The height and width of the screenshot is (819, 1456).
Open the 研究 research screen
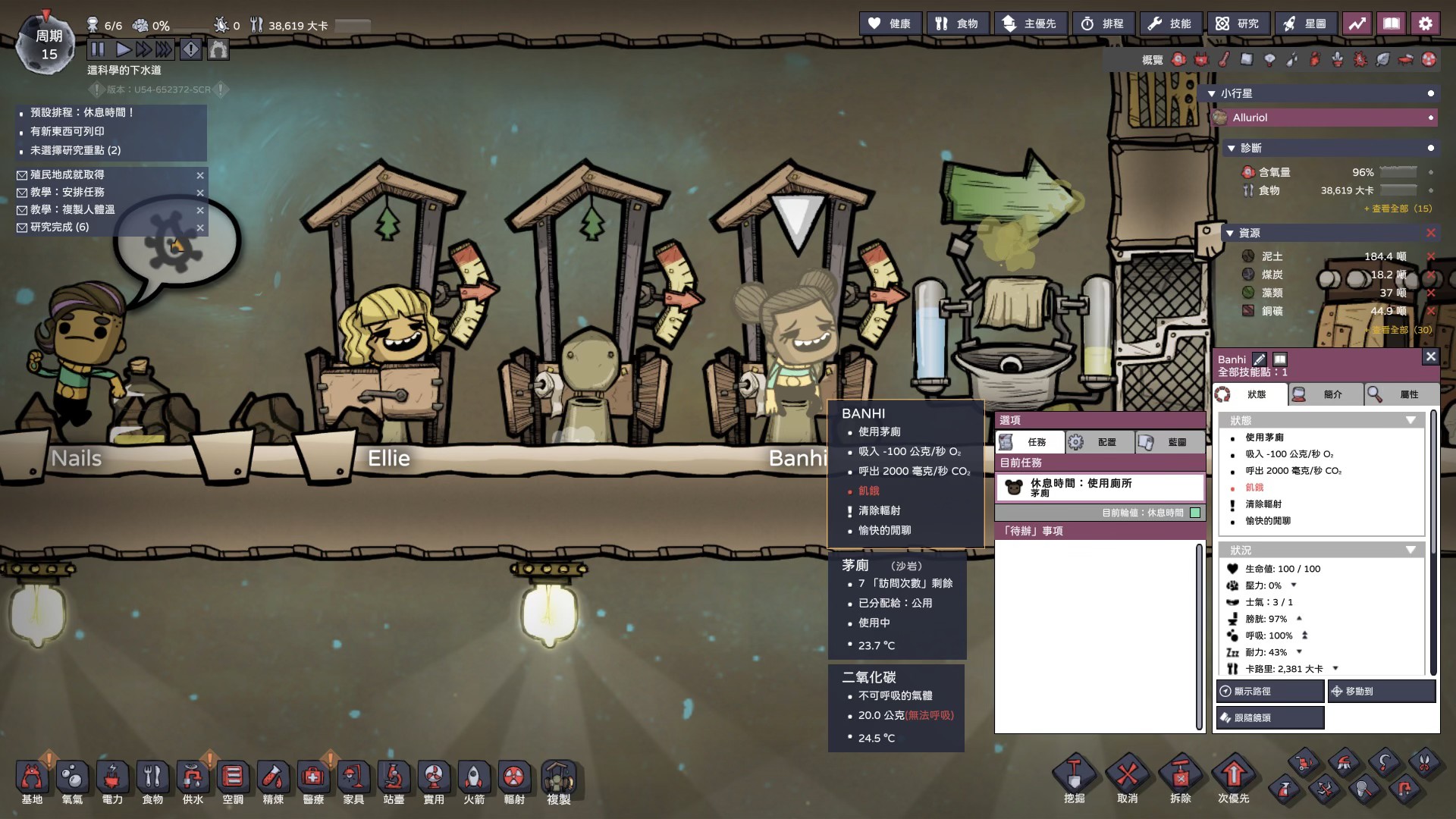tap(1237, 24)
